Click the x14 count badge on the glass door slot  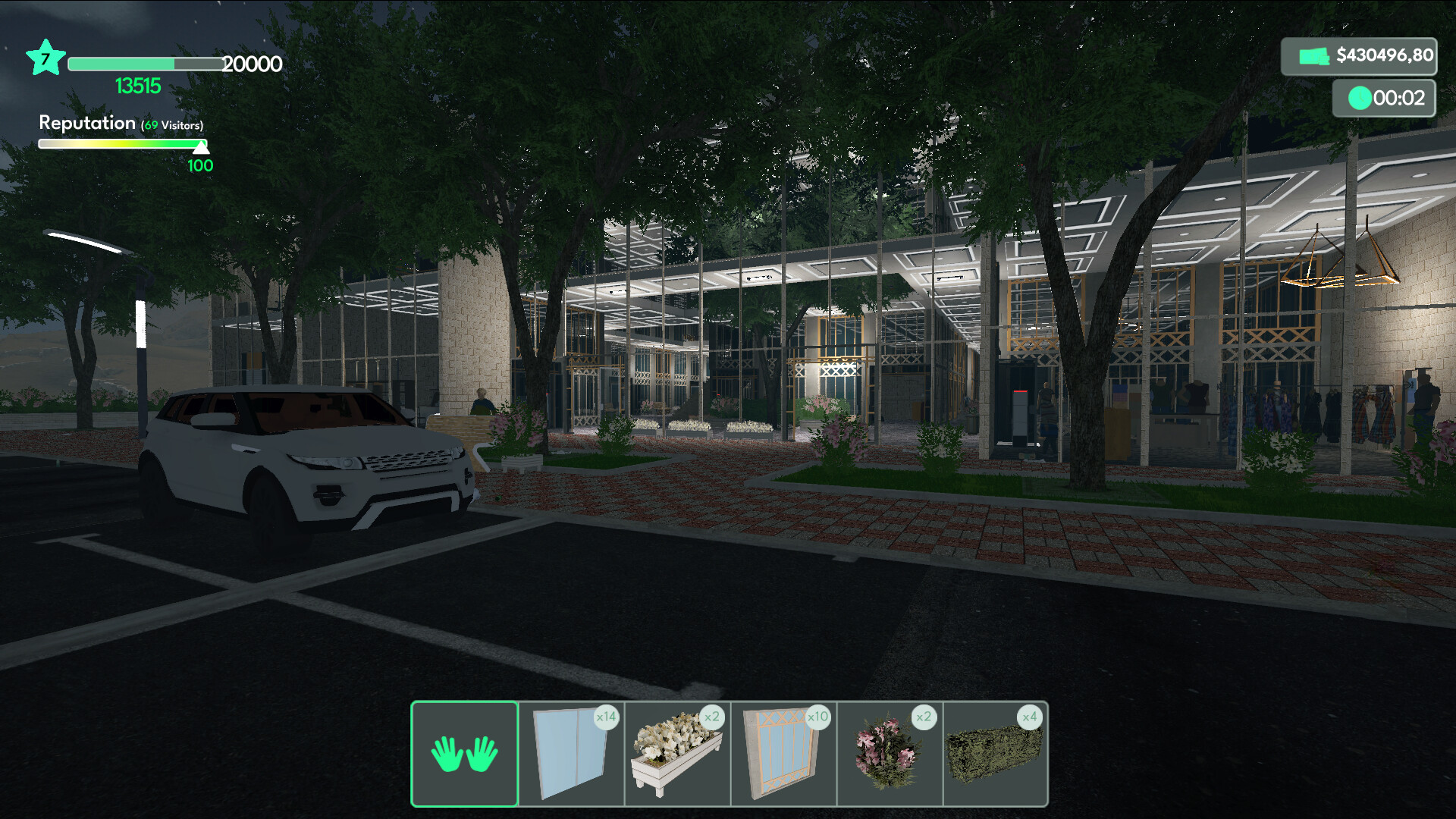[606, 717]
